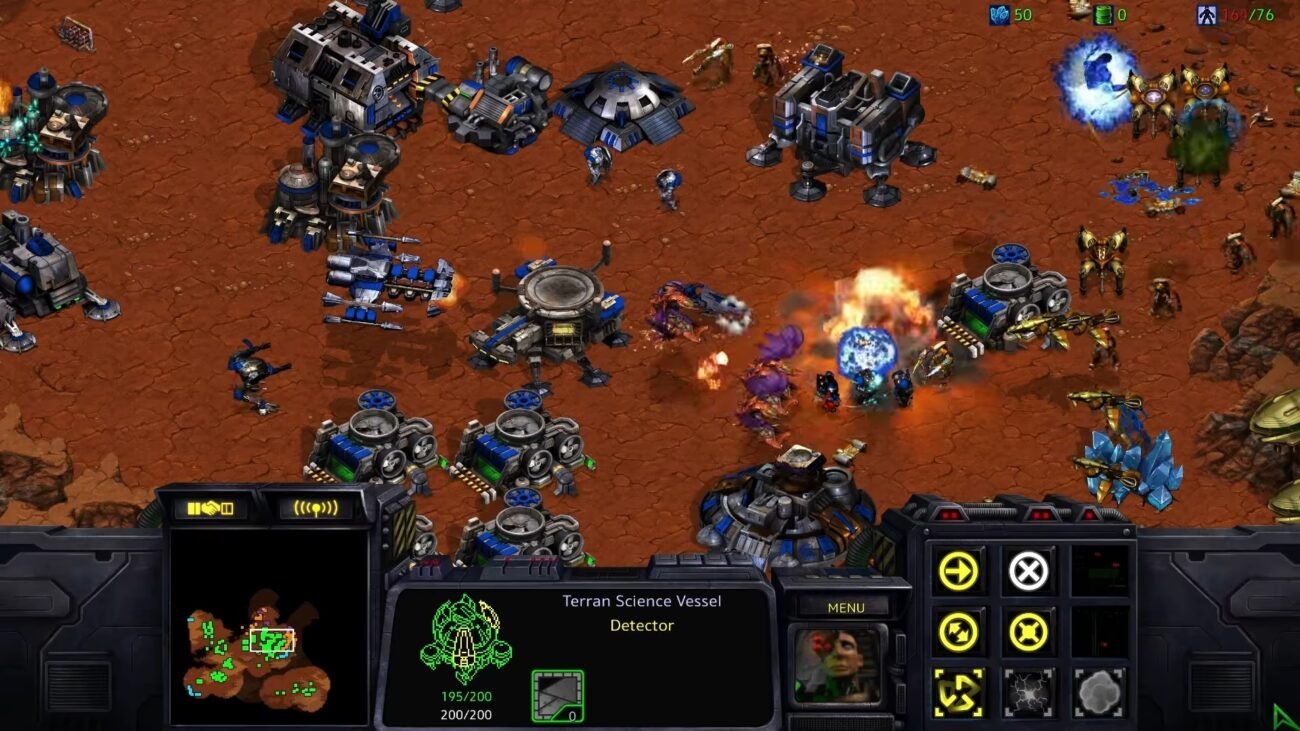Click the Terran Science Vessel name label
This screenshot has height=731, width=1300.
641,601
